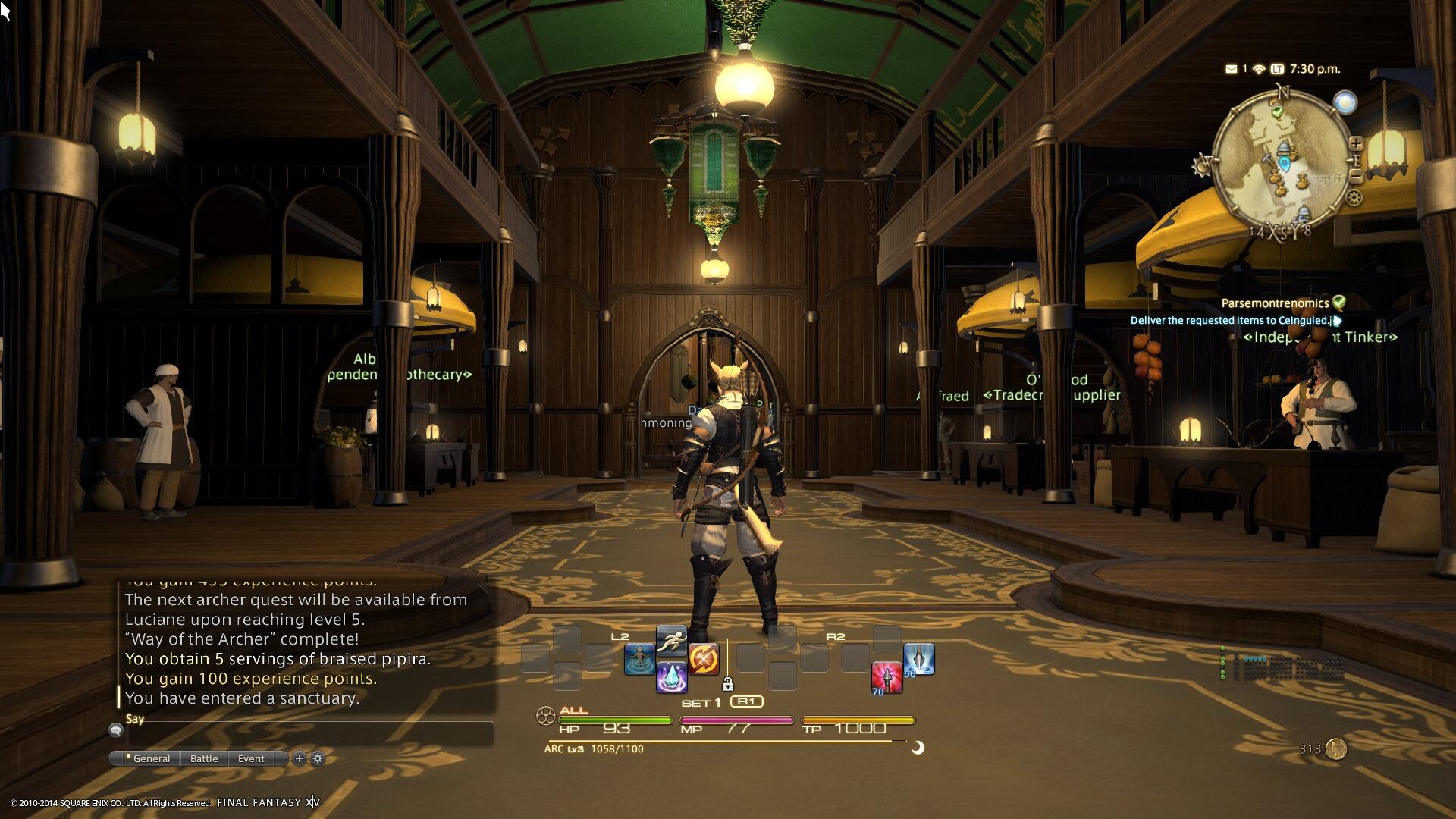
Task: Activate the Sprint running-figure ability
Action: pyautogui.click(x=671, y=642)
